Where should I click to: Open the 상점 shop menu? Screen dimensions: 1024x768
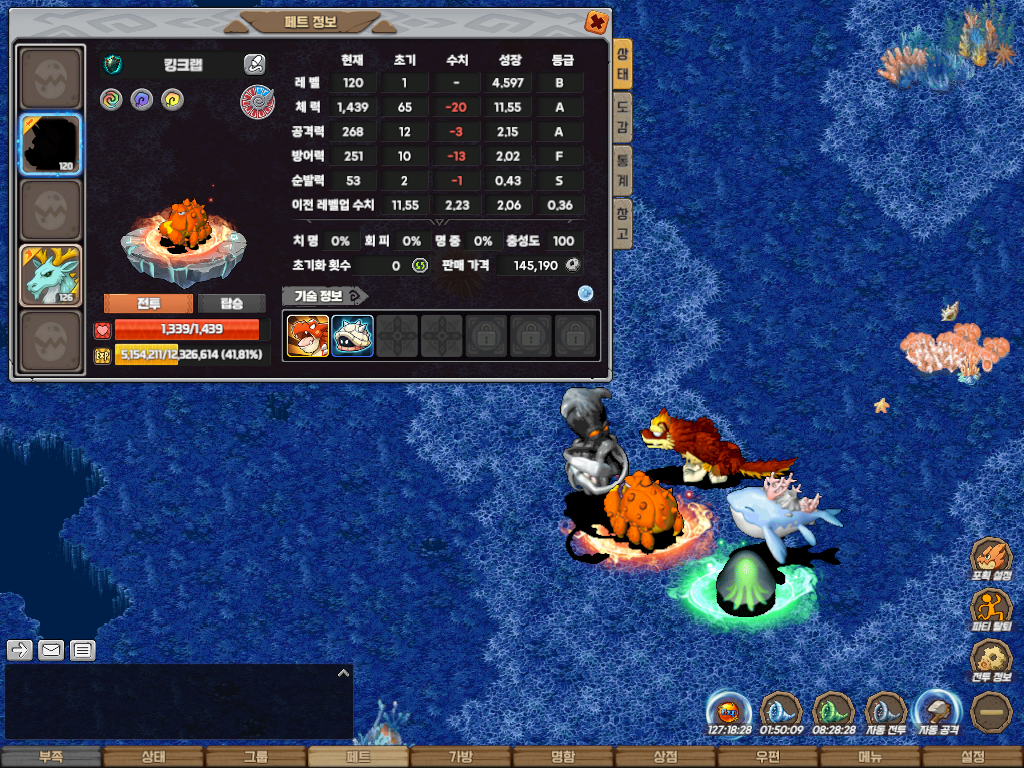[665, 757]
